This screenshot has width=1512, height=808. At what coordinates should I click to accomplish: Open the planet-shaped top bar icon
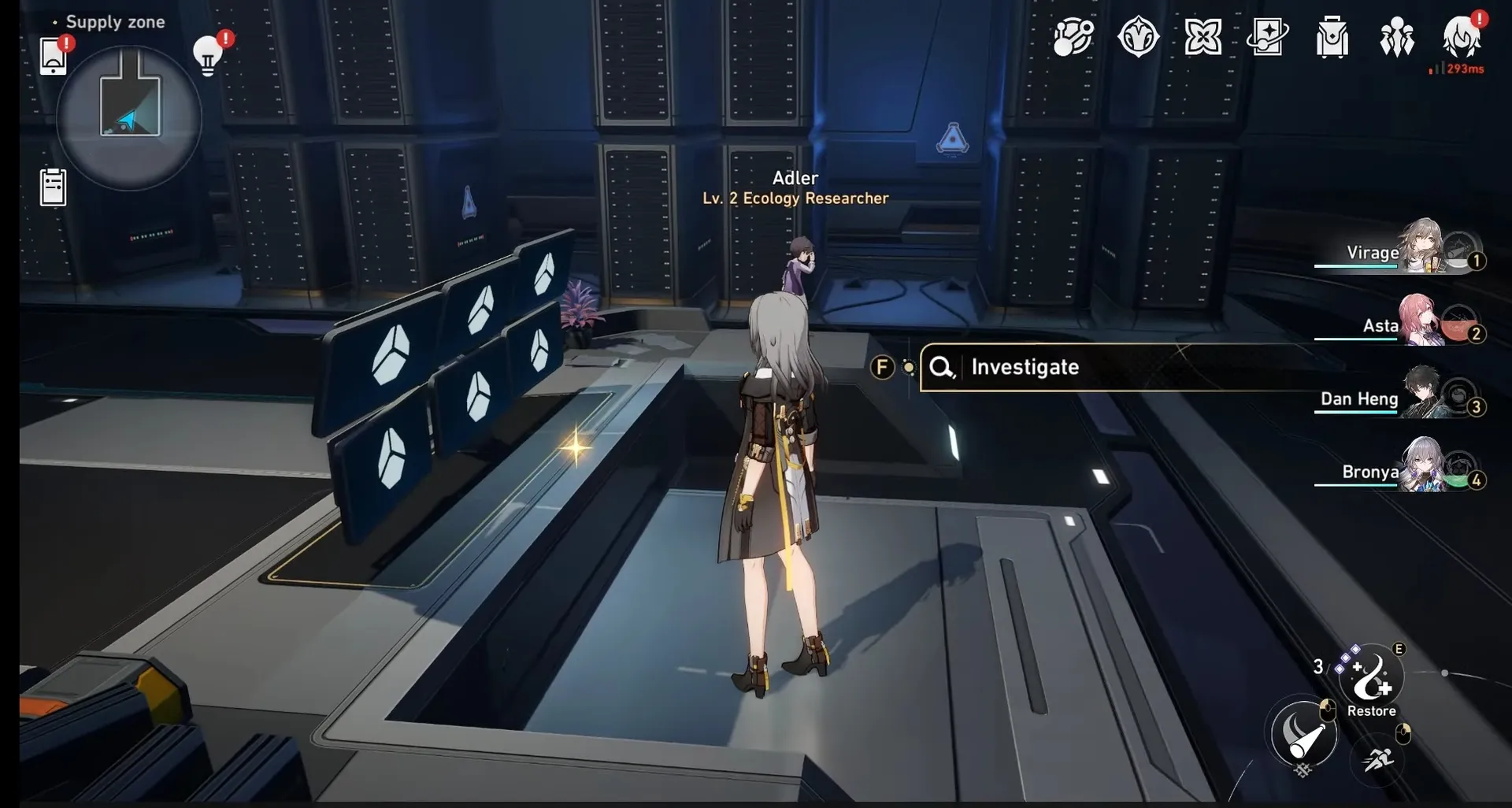coord(1073,37)
